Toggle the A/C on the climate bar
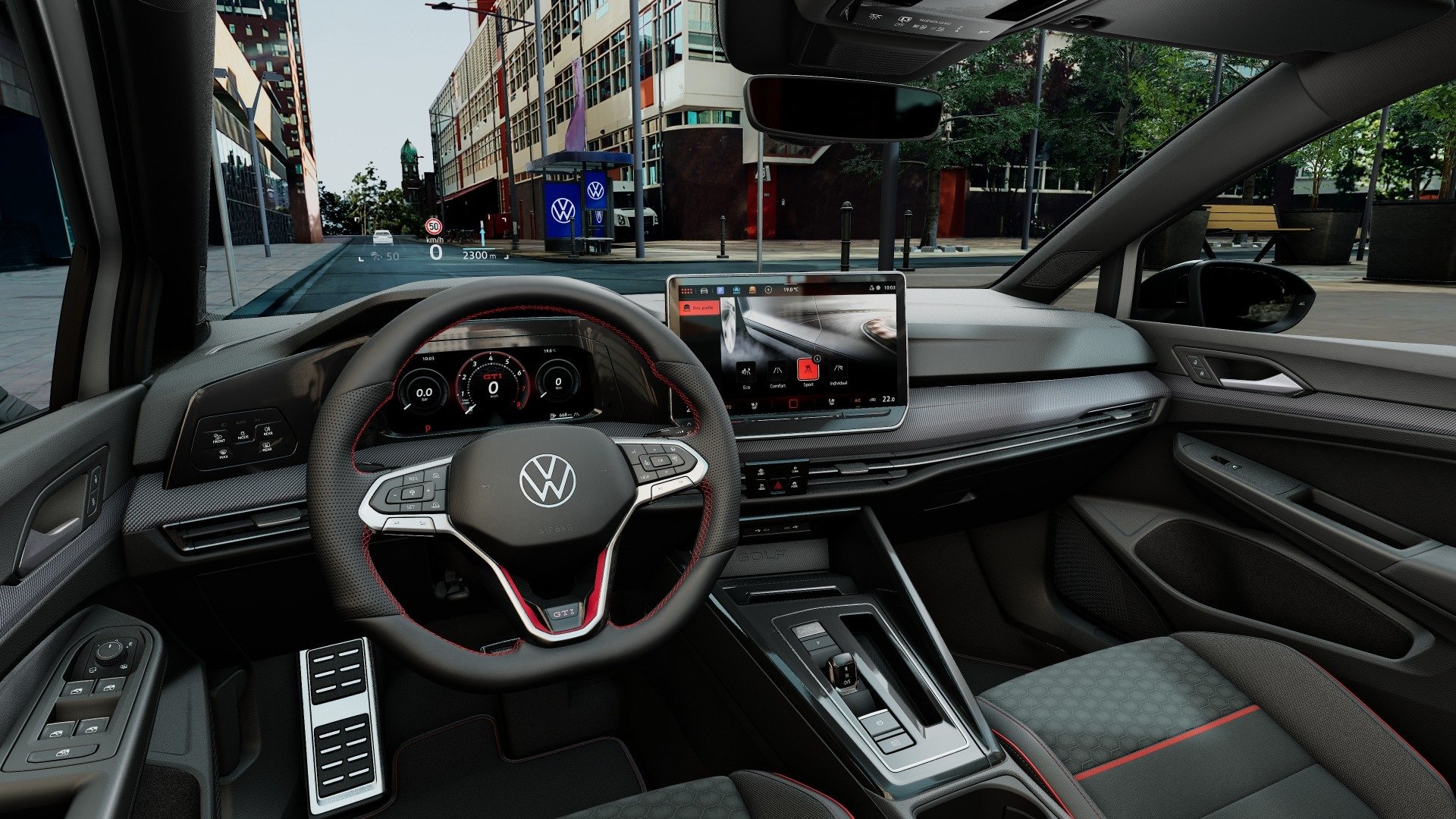The width and height of the screenshot is (1456, 819). pos(858,400)
